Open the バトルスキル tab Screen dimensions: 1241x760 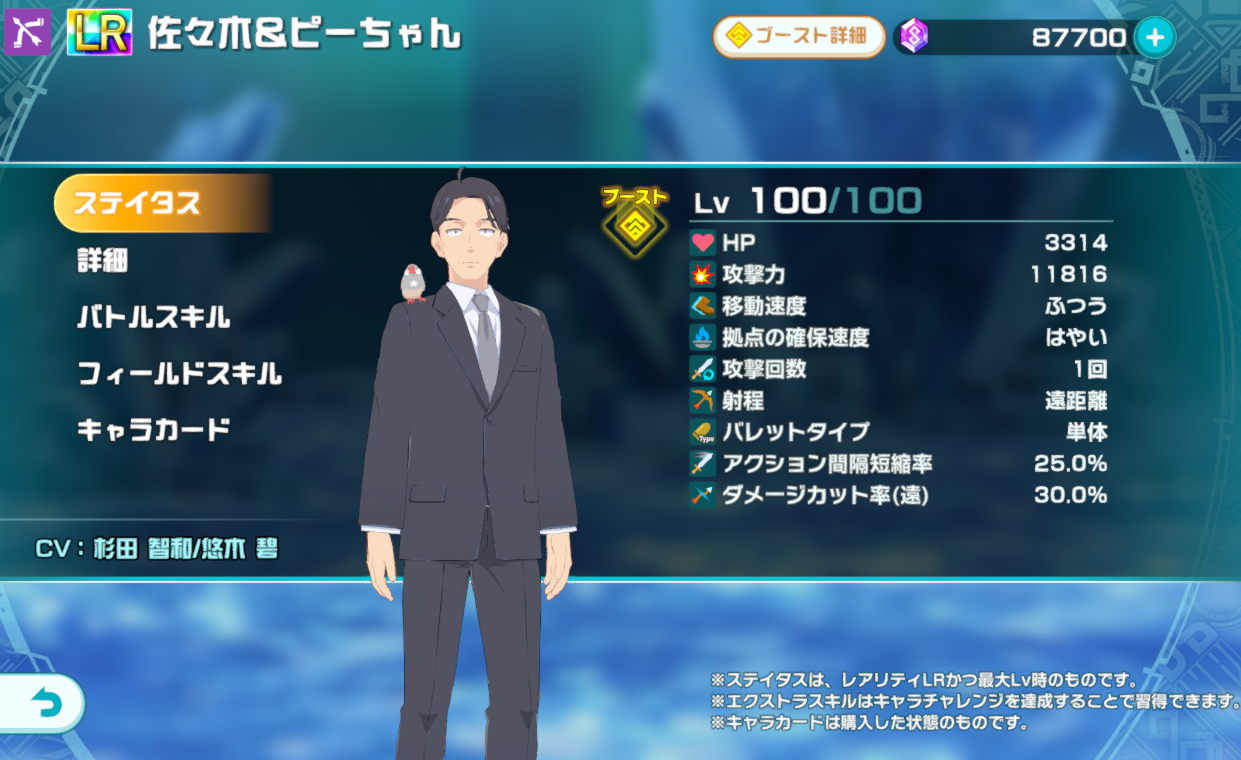154,318
